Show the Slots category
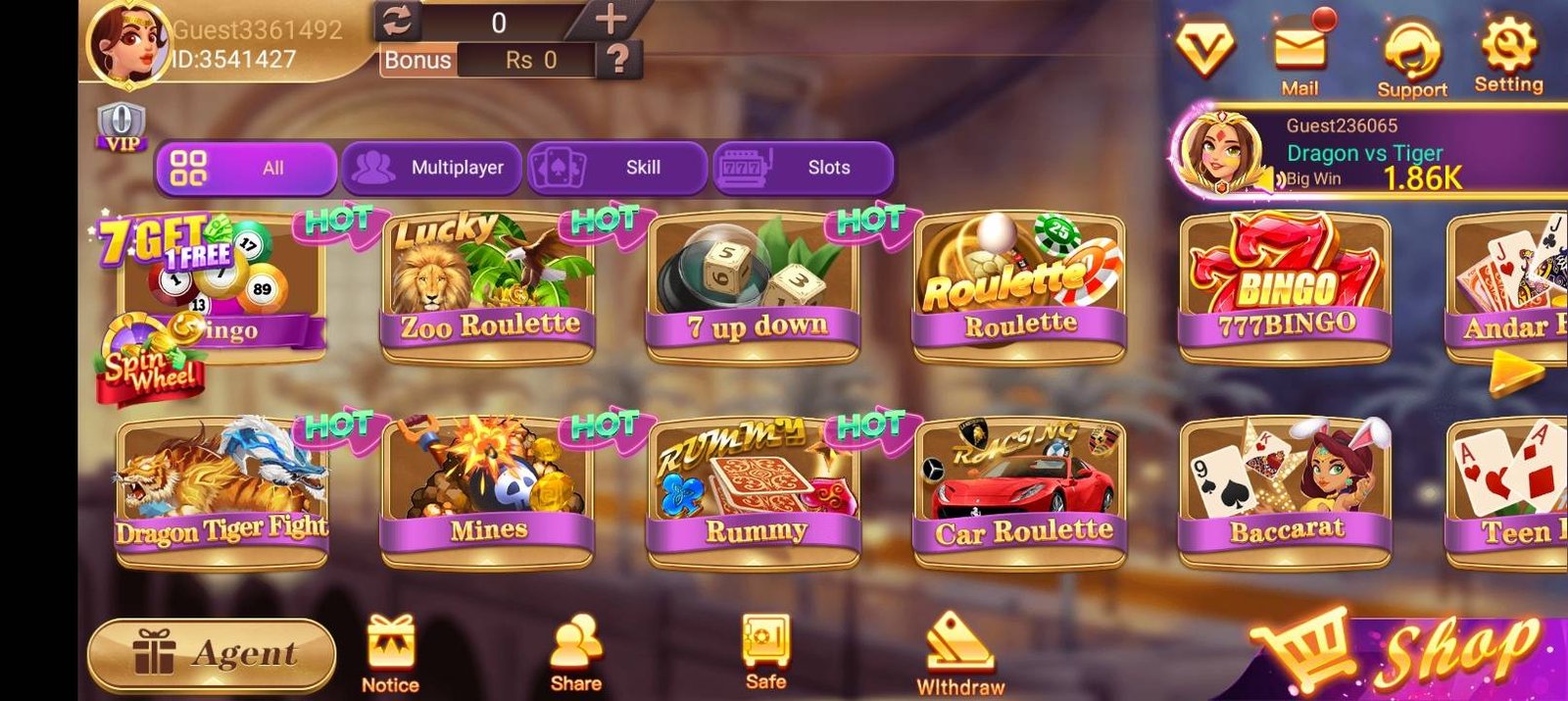The height and width of the screenshot is (701, 1568). (x=803, y=168)
